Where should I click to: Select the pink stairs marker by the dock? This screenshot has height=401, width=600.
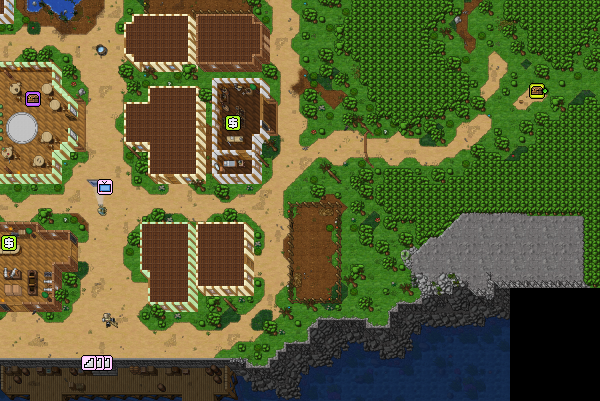(x=97, y=363)
